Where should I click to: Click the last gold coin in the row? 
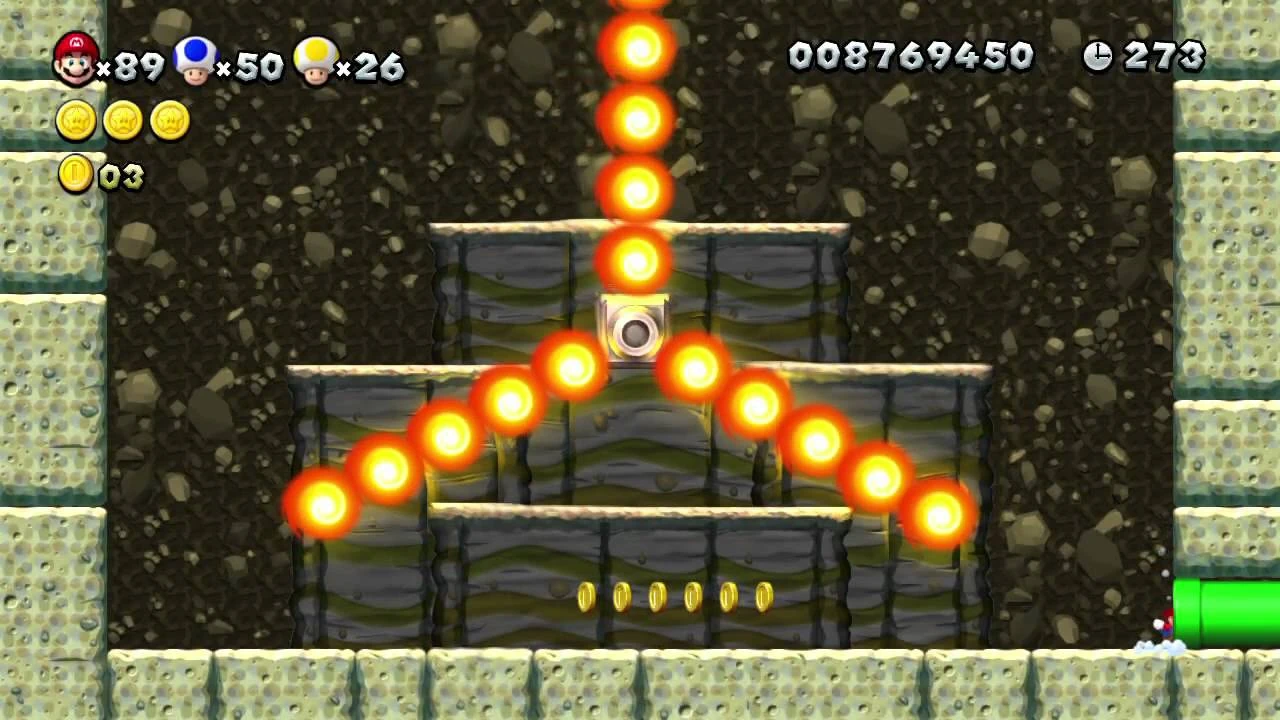click(x=764, y=596)
